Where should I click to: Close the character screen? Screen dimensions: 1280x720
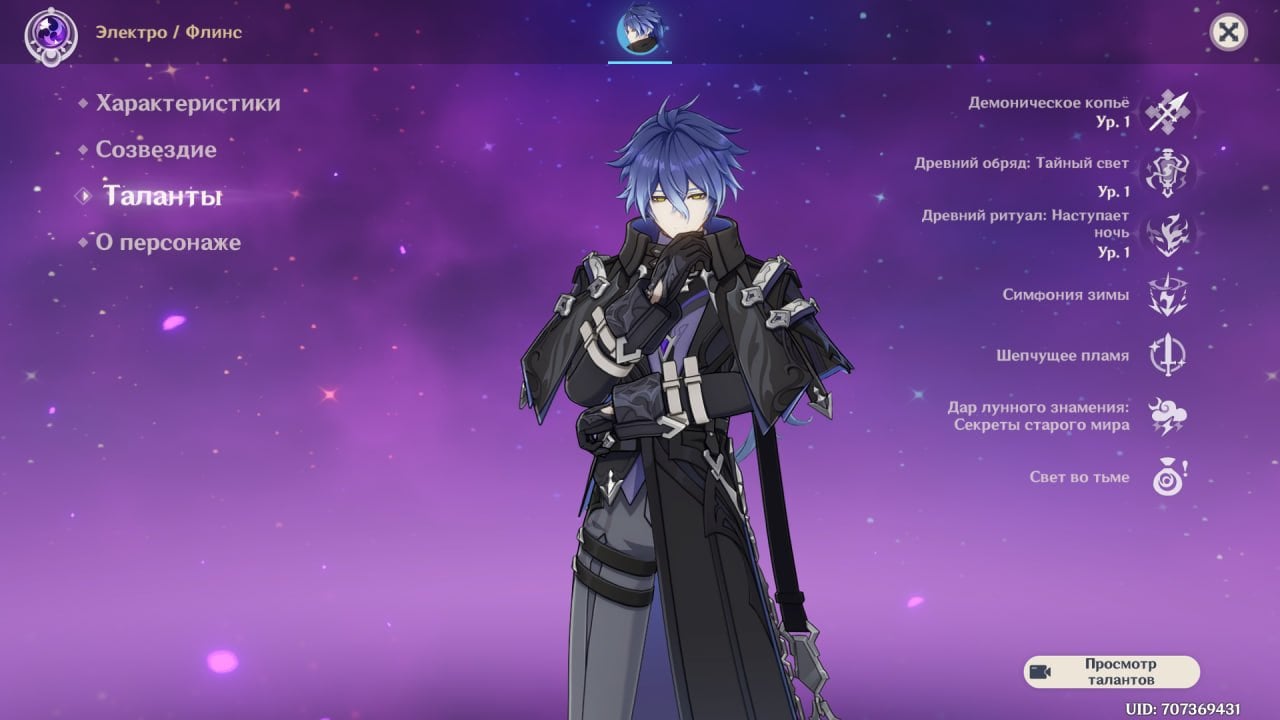pos(1228,32)
